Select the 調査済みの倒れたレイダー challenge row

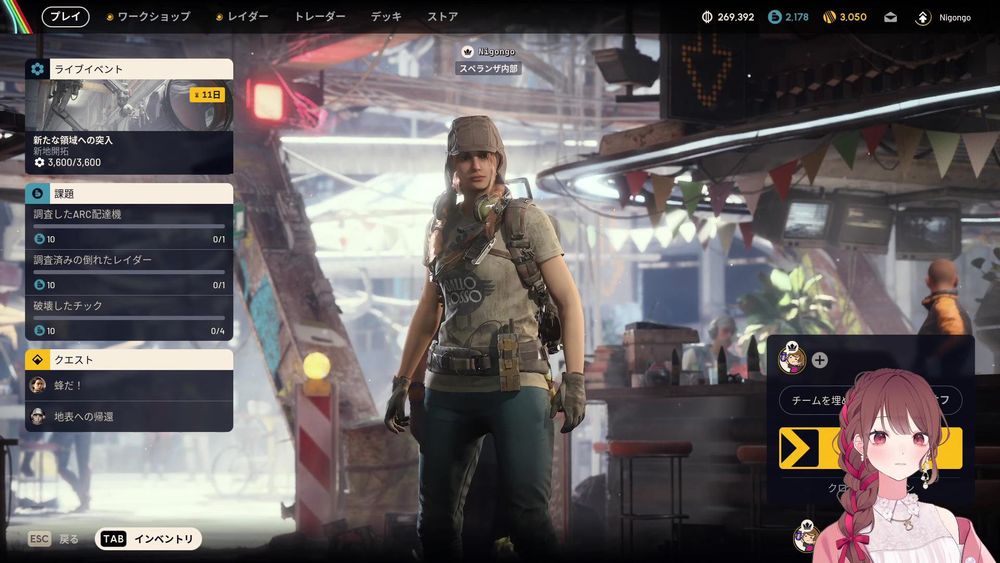(x=129, y=272)
